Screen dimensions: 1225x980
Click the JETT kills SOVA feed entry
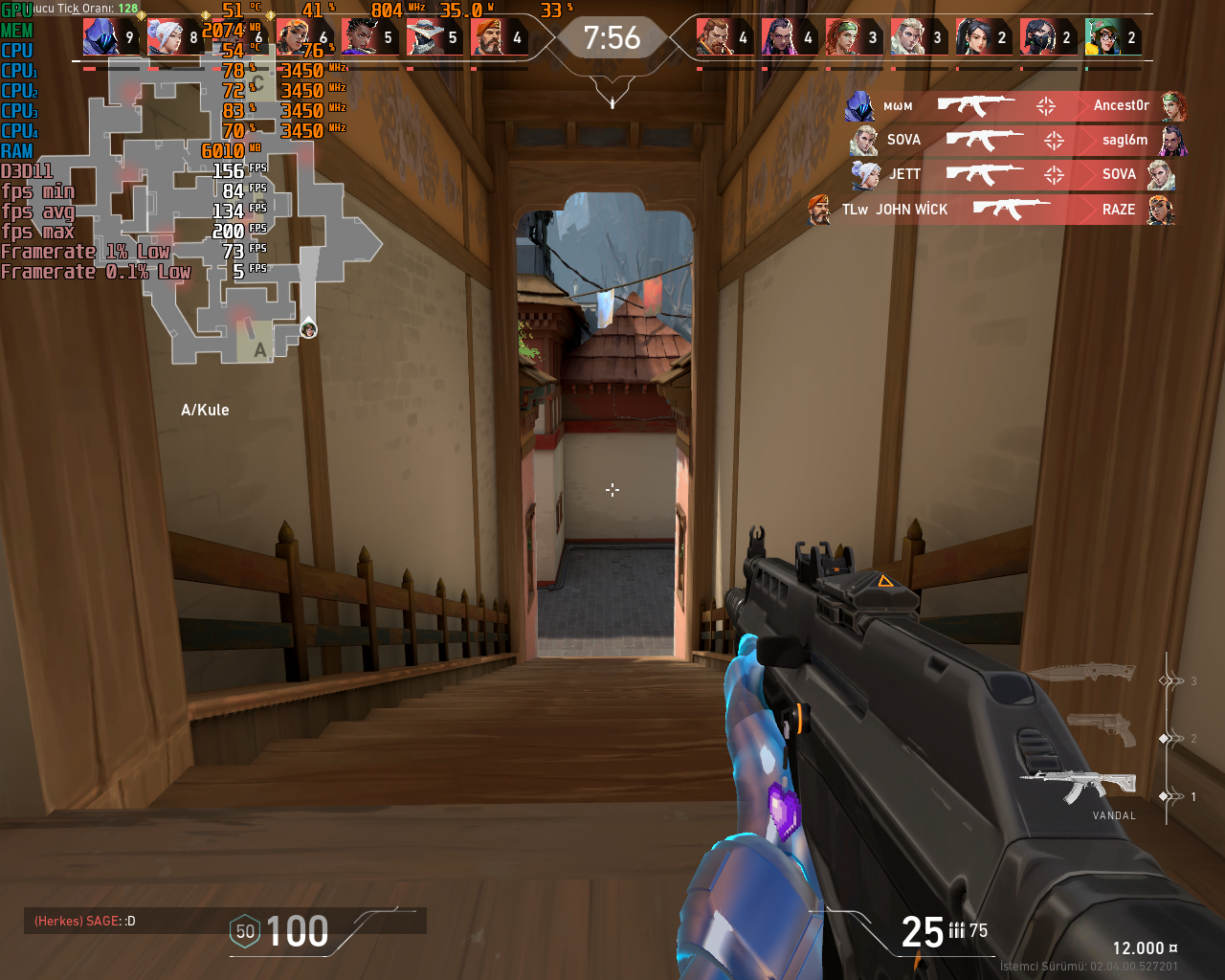point(1013,174)
